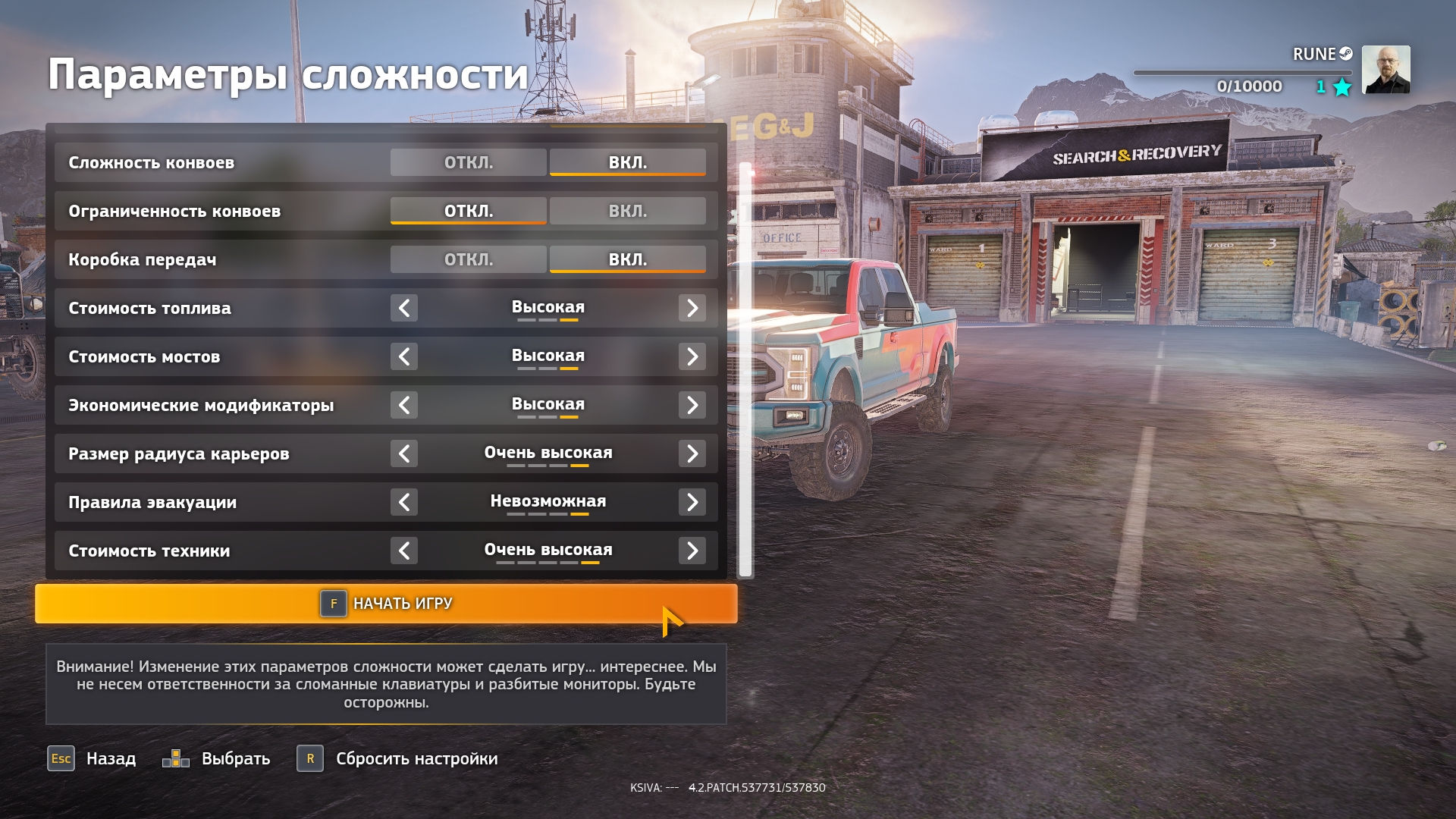Cycle Правила эвакуации with right arrow

click(x=692, y=502)
